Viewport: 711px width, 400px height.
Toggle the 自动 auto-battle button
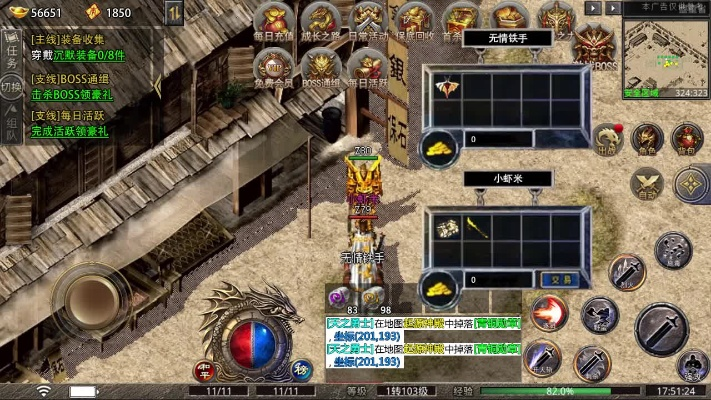pyautogui.click(x=647, y=184)
